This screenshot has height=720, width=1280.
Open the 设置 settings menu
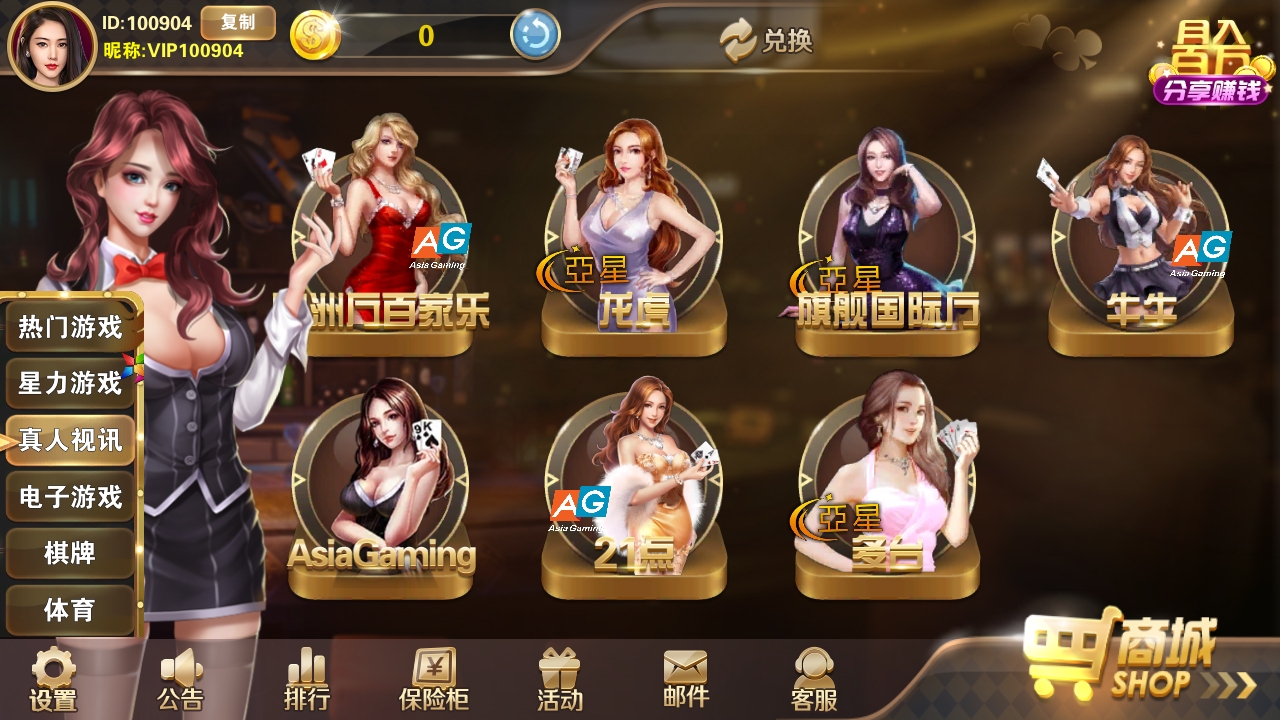point(53,680)
